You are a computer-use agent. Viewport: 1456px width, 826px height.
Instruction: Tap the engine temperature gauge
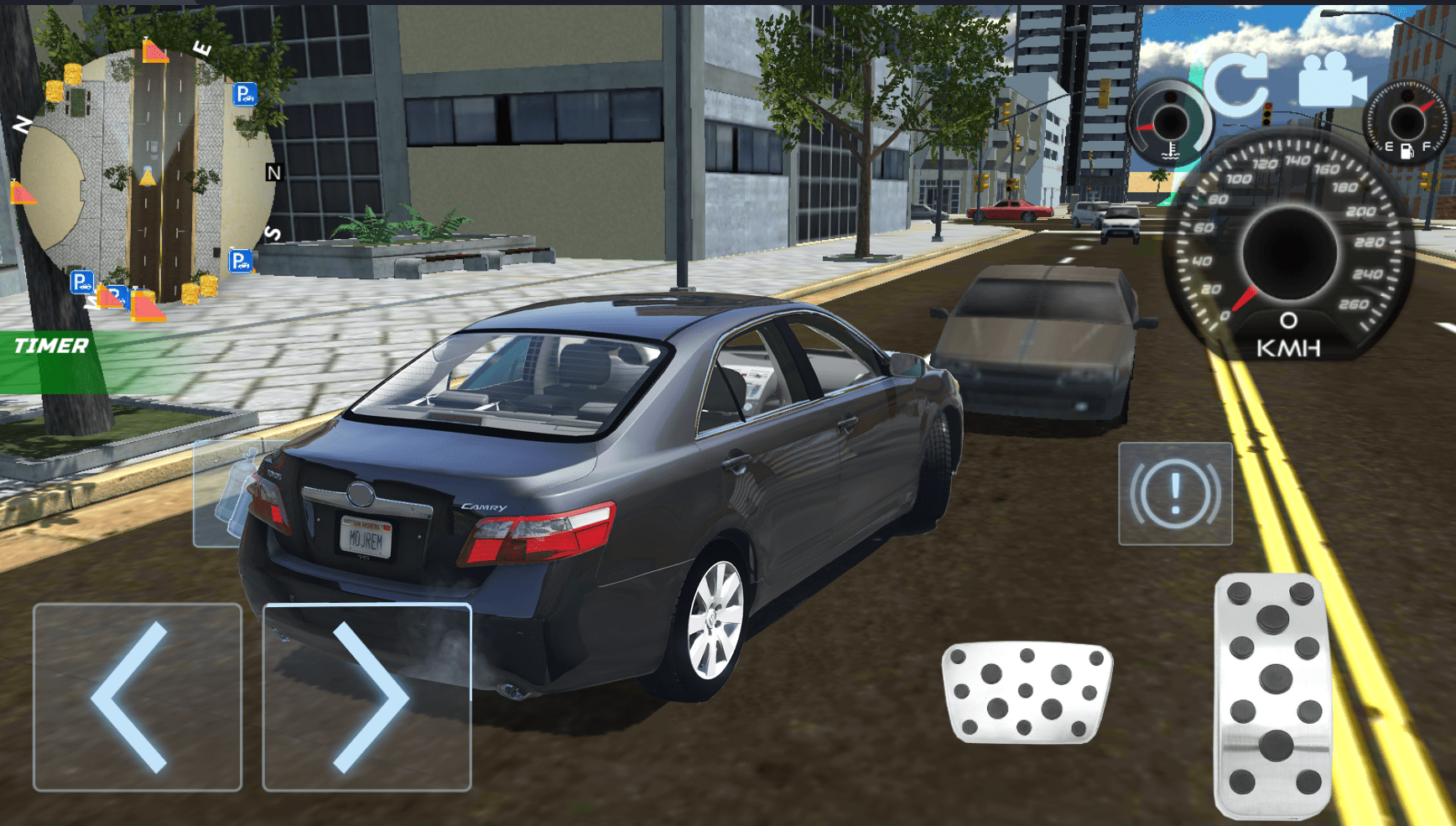[1172, 122]
